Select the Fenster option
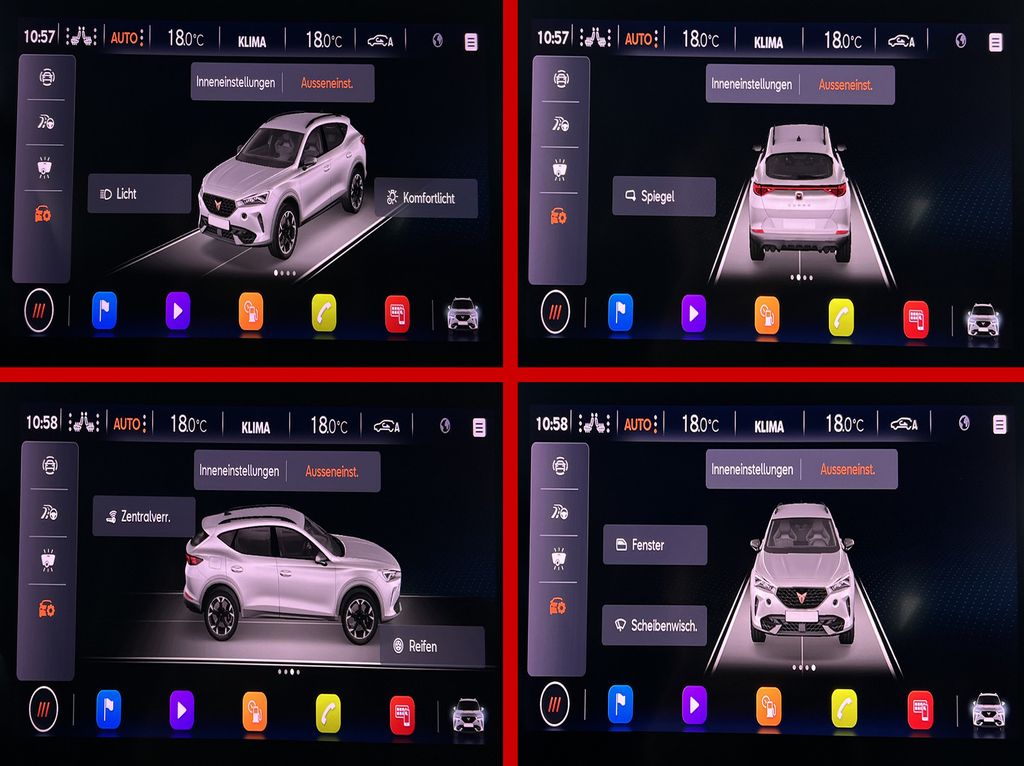1024x766 pixels. pos(654,546)
